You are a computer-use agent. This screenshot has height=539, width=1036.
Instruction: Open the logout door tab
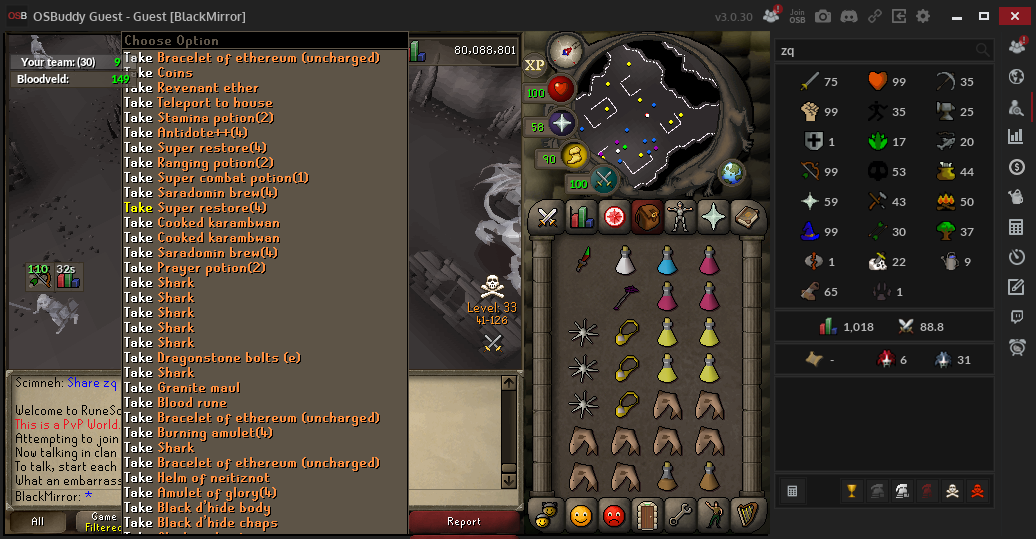tap(646, 514)
